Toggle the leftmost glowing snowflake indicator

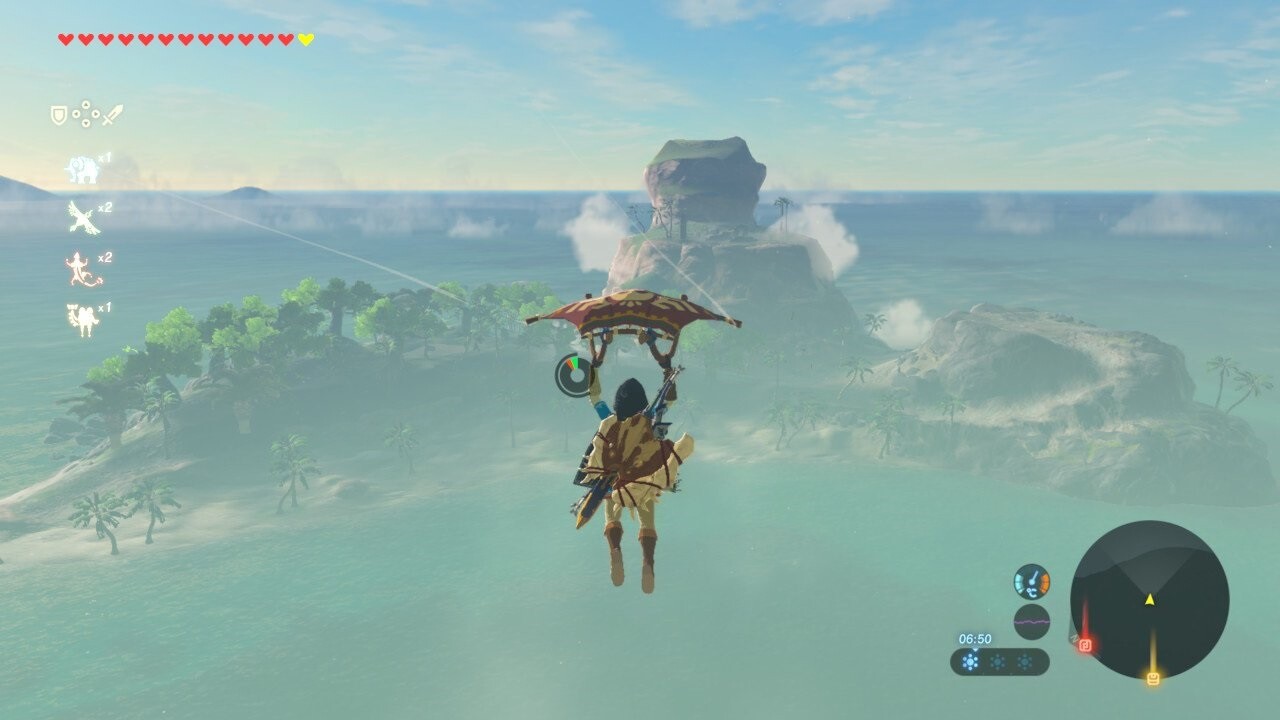point(971,662)
